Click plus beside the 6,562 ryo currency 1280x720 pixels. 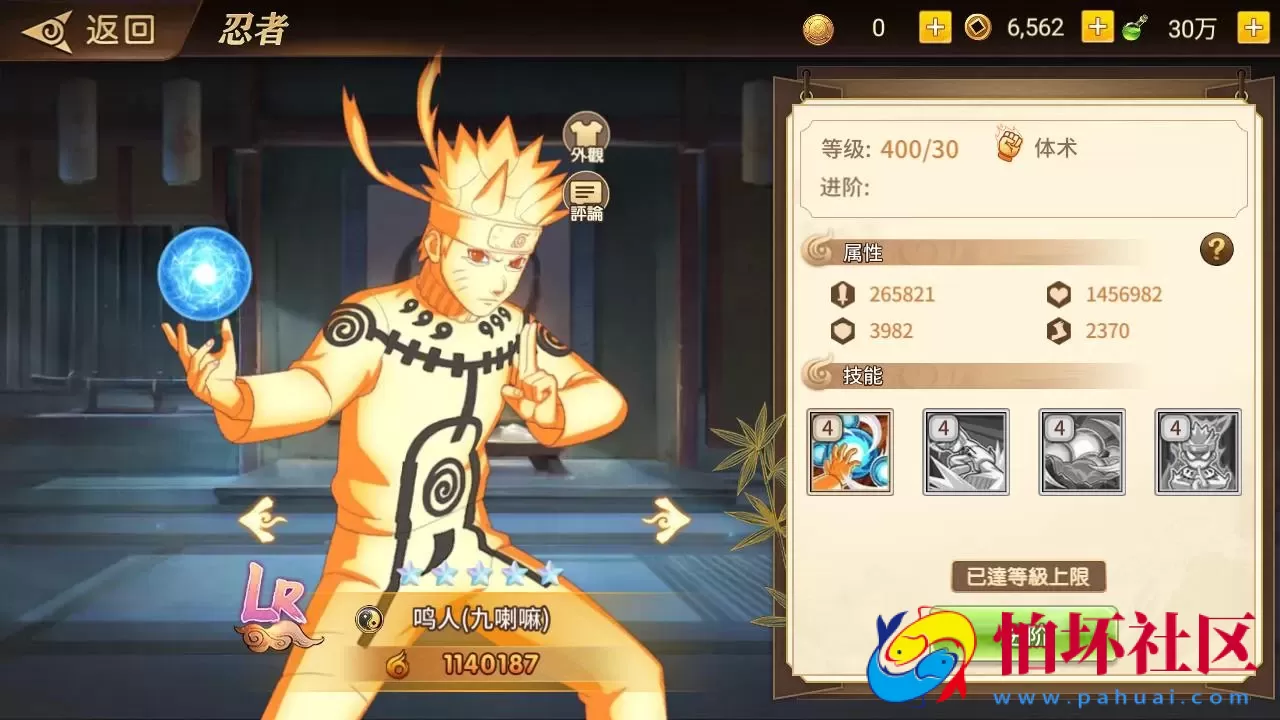tap(1097, 27)
